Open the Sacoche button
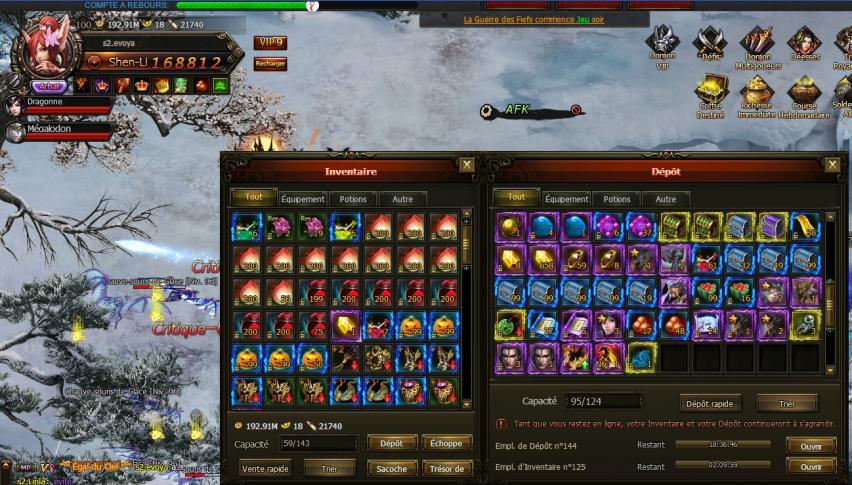This screenshot has width=852, height=485. point(392,468)
